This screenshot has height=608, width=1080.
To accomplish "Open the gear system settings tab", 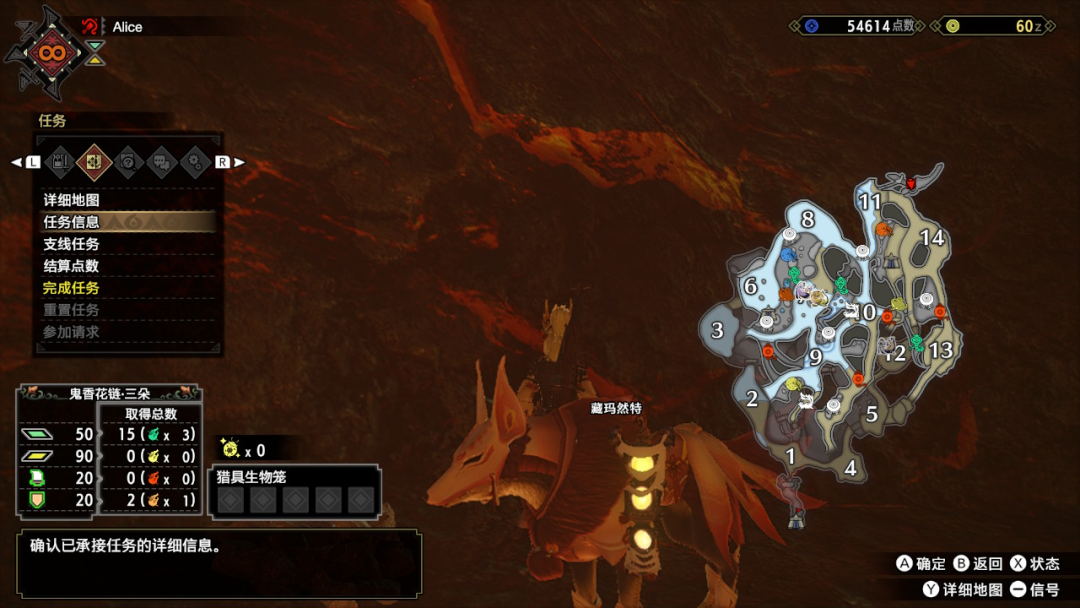I will [x=195, y=161].
